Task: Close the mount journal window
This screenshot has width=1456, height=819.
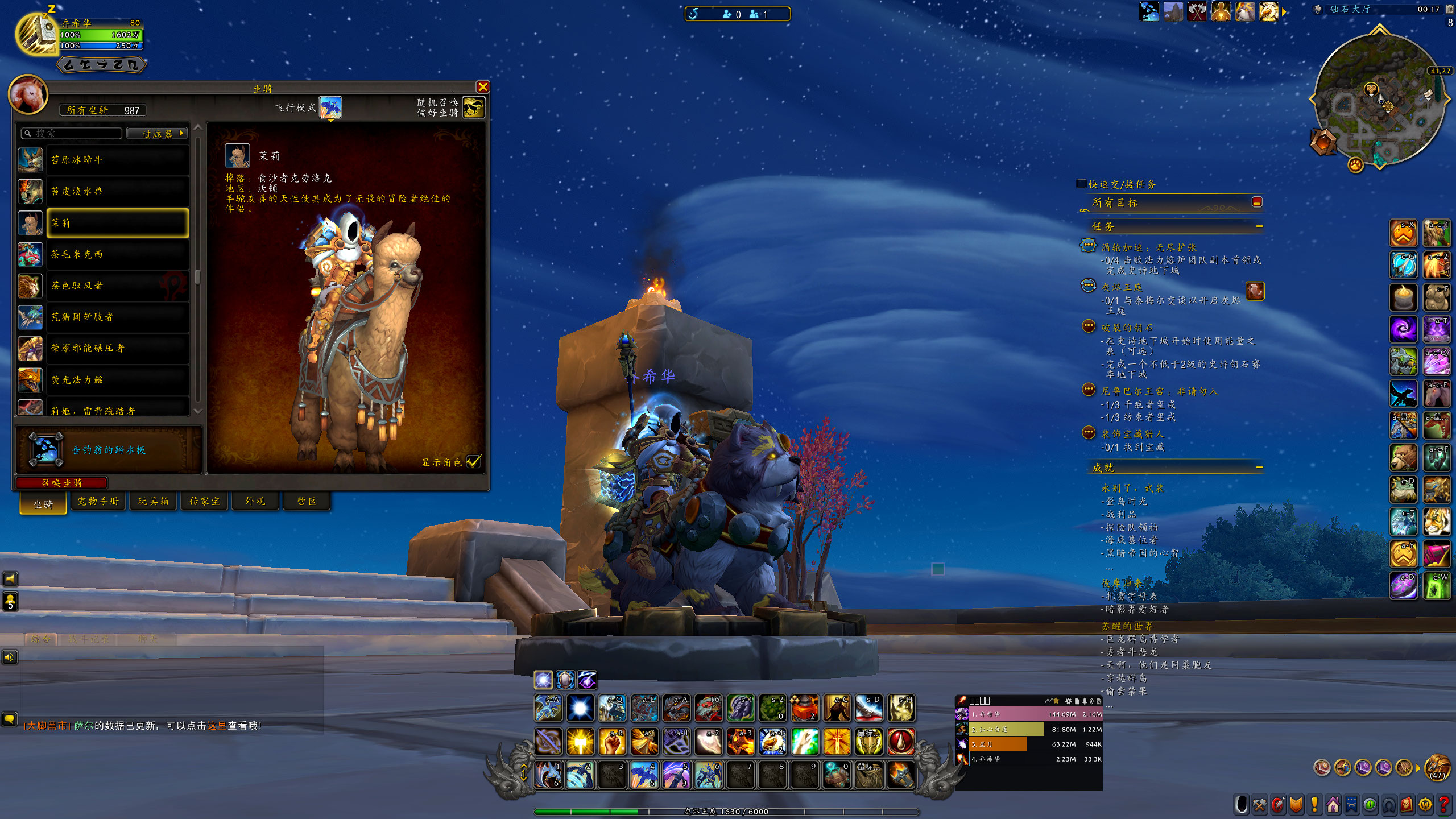Action: tap(483, 87)
